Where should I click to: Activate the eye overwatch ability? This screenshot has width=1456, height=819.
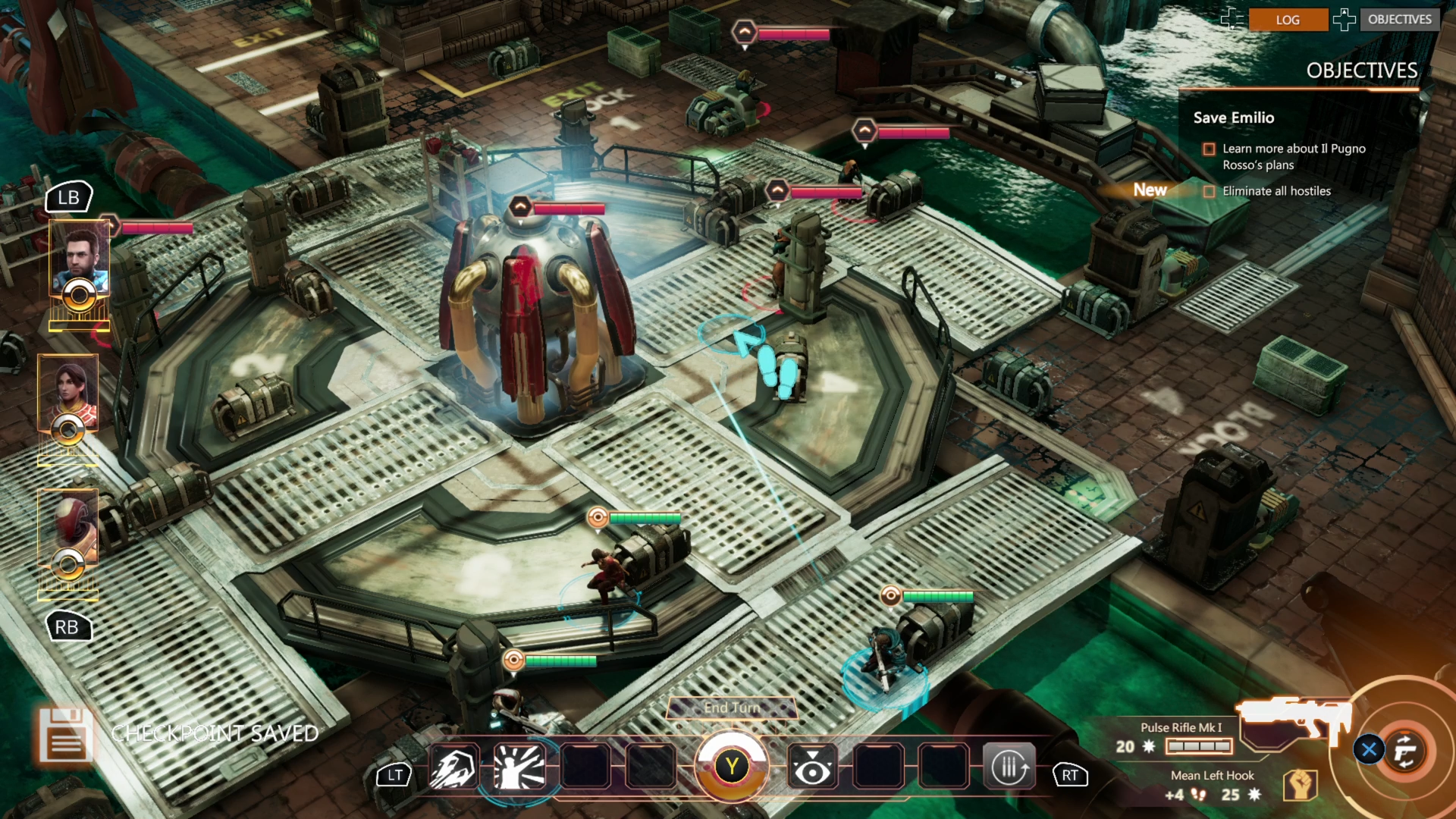pos(812,767)
